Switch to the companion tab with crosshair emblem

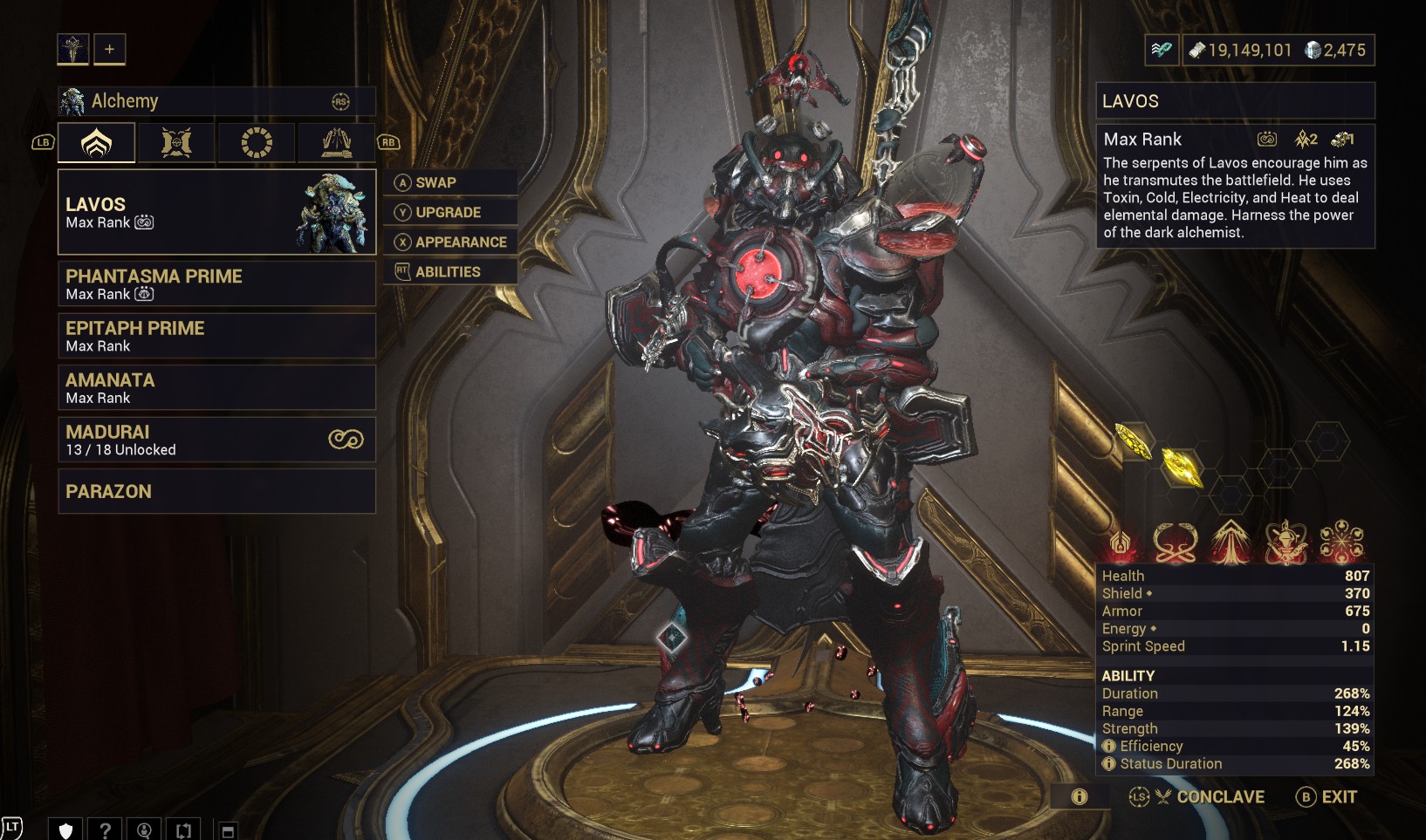176,142
